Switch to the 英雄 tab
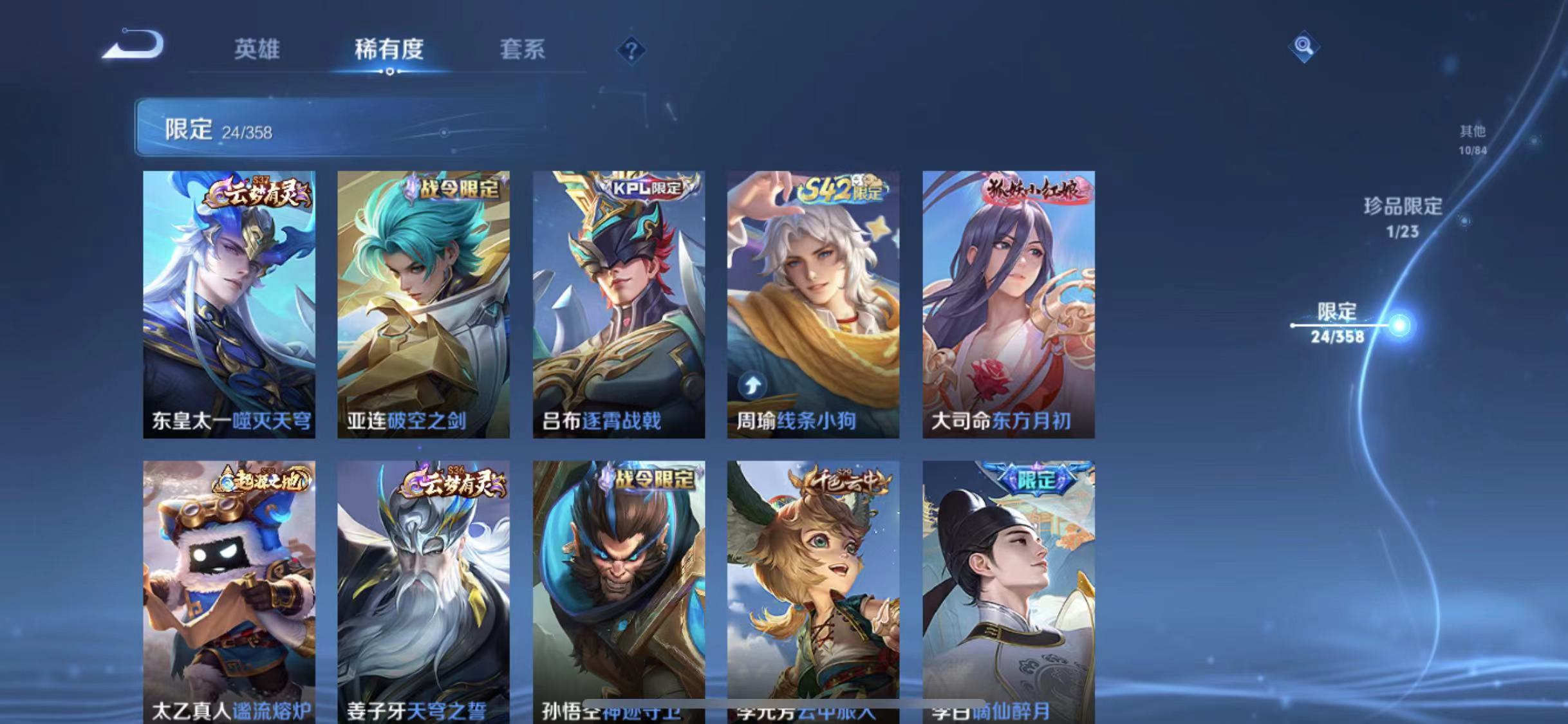This screenshot has width=1568, height=724. click(258, 50)
